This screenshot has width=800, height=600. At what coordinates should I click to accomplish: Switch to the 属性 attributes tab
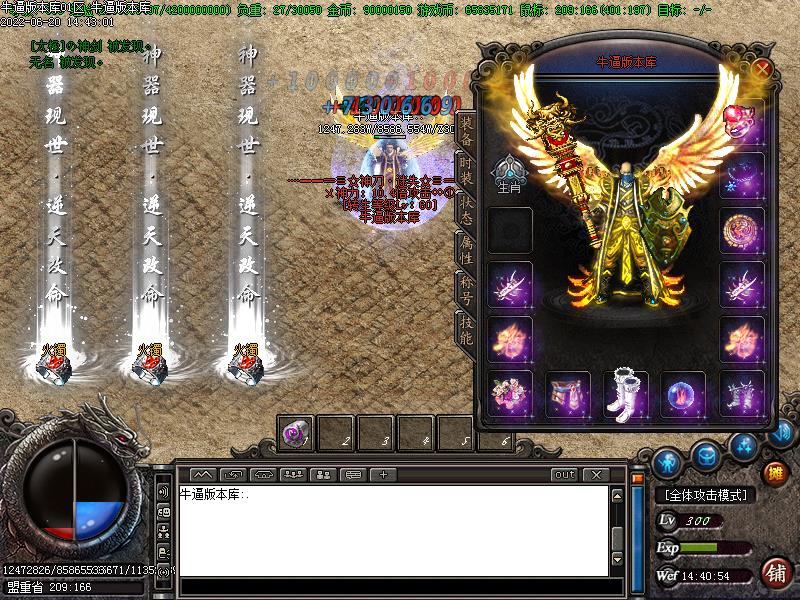pos(465,251)
